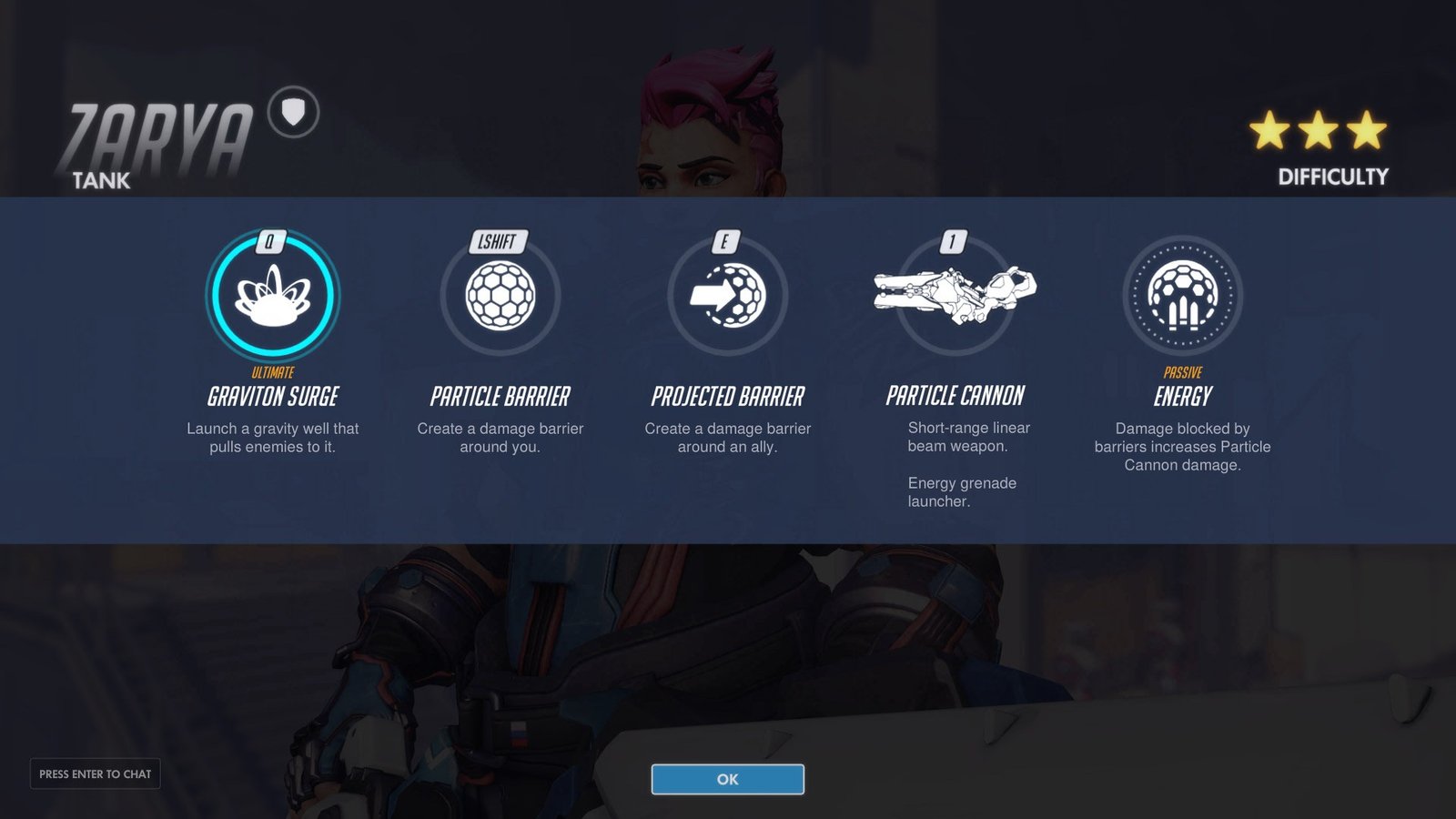This screenshot has width=1456, height=819.
Task: Choose the Projected Barrier ability icon
Action: tap(728, 296)
